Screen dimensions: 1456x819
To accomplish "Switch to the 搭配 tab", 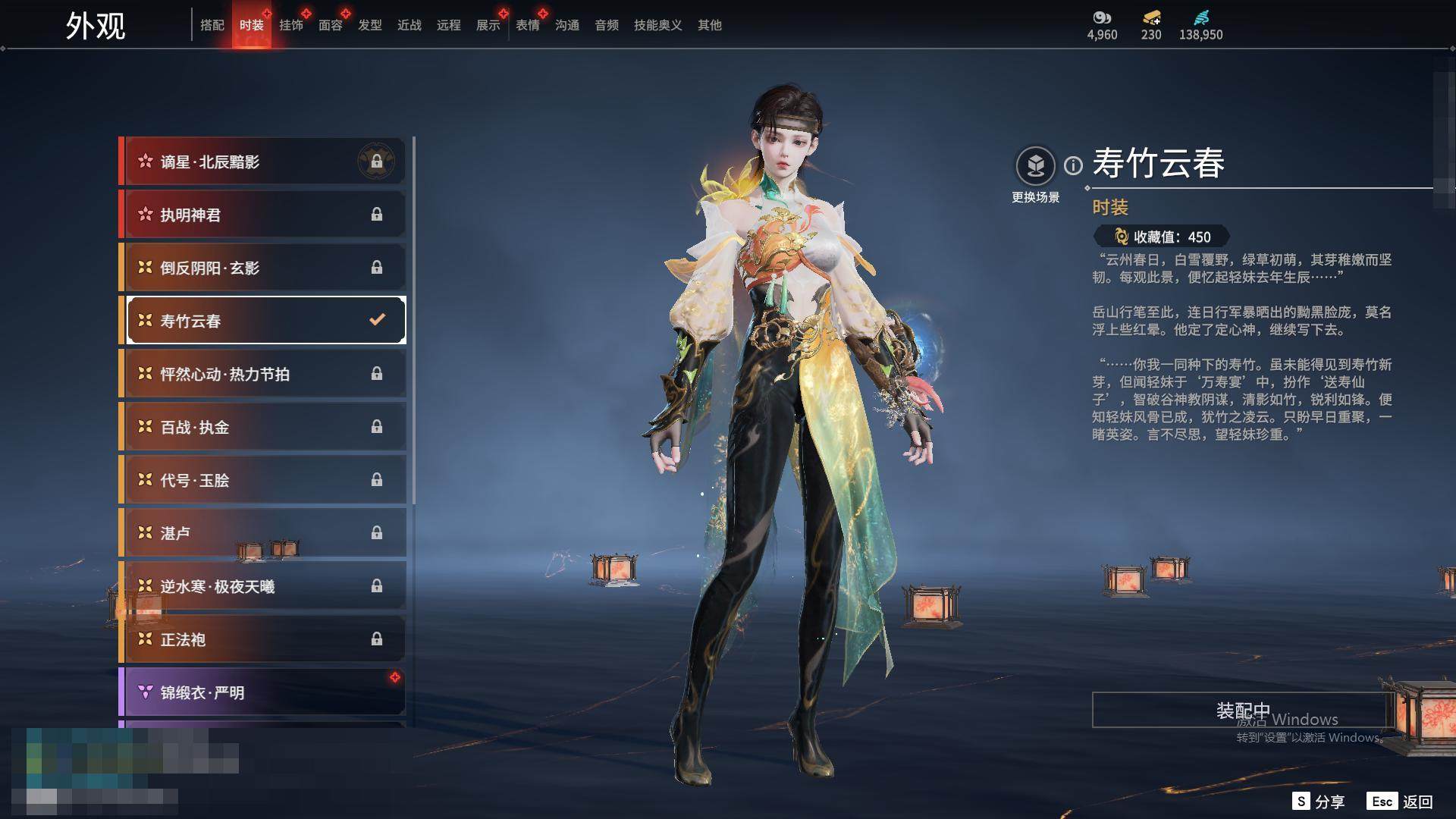I will (x=212, y=25).
